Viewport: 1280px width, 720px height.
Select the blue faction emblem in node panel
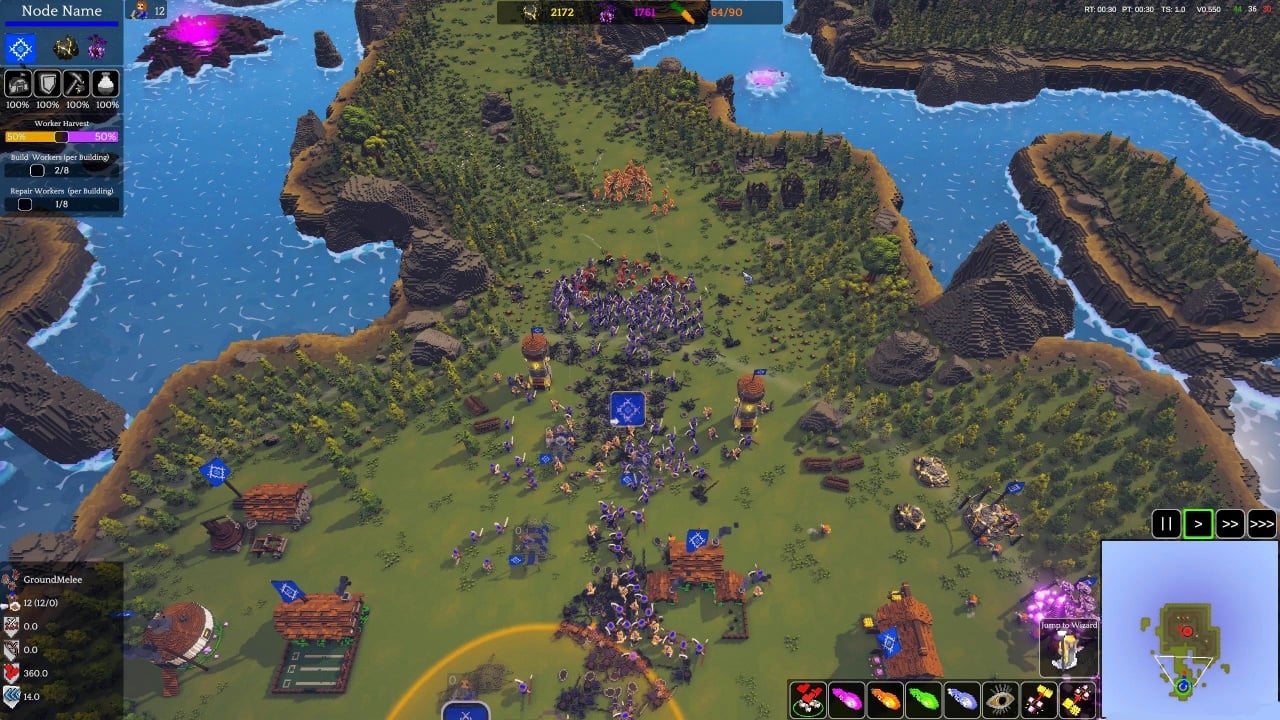21,47
